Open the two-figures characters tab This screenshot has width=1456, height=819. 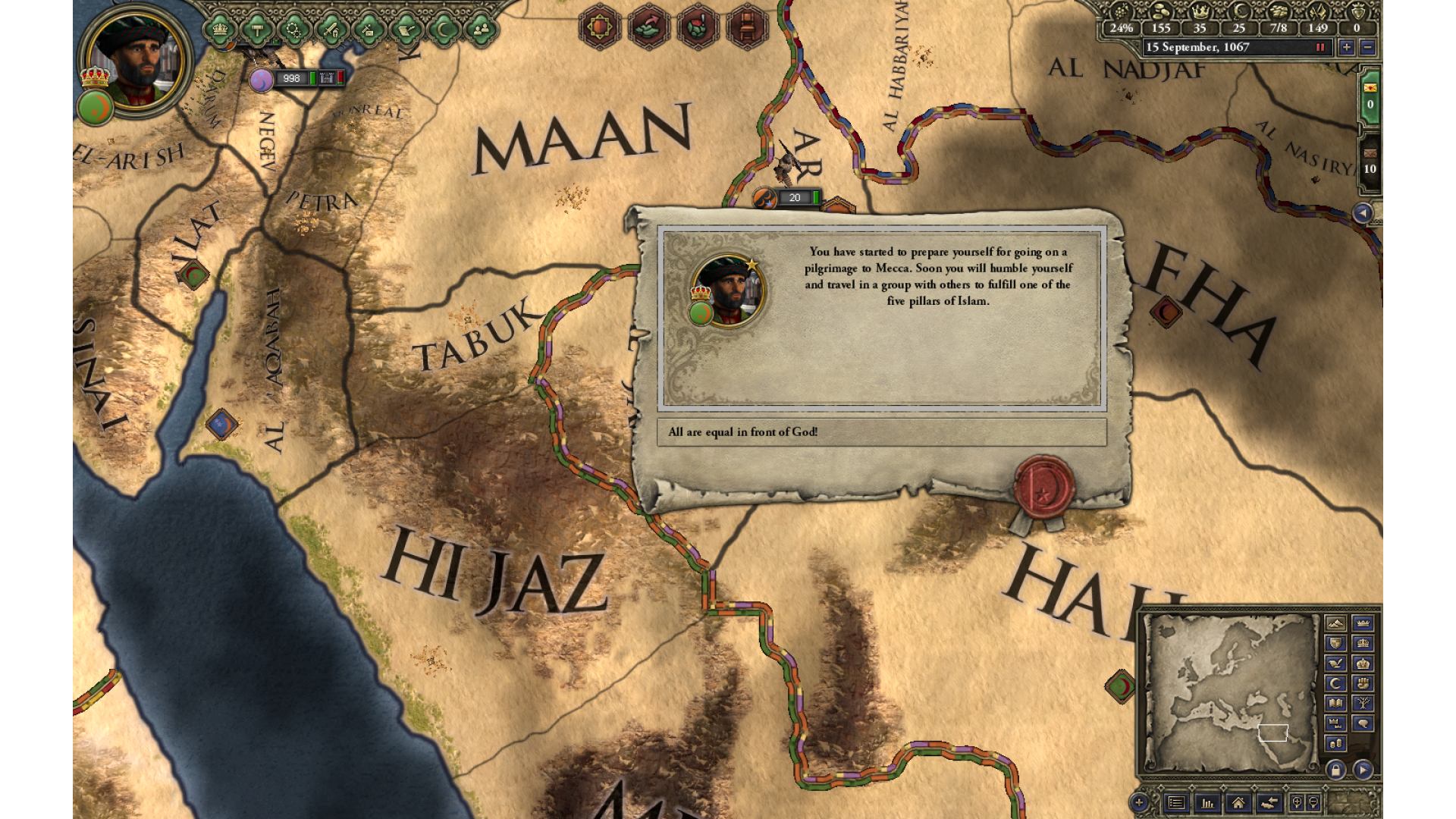[x=481, y=30]
